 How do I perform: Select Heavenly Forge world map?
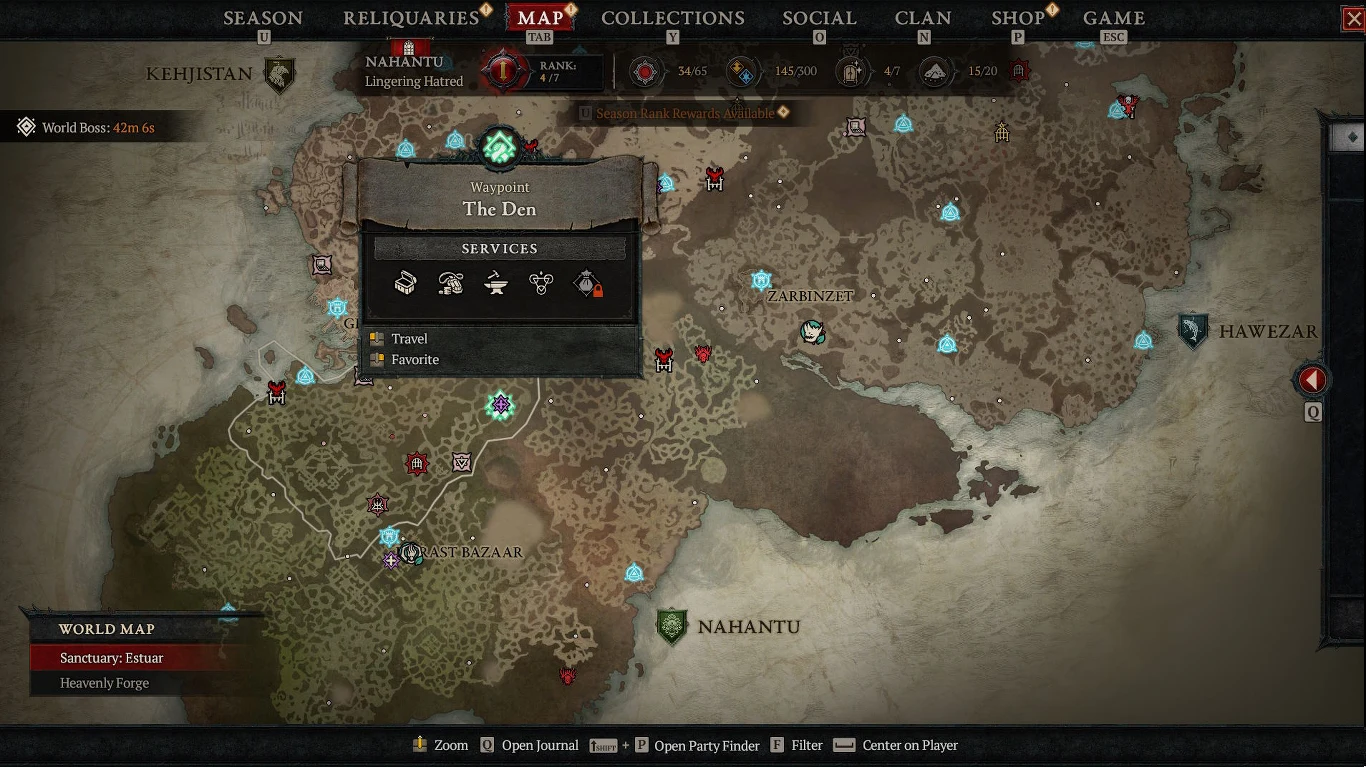tap(104, 683)
